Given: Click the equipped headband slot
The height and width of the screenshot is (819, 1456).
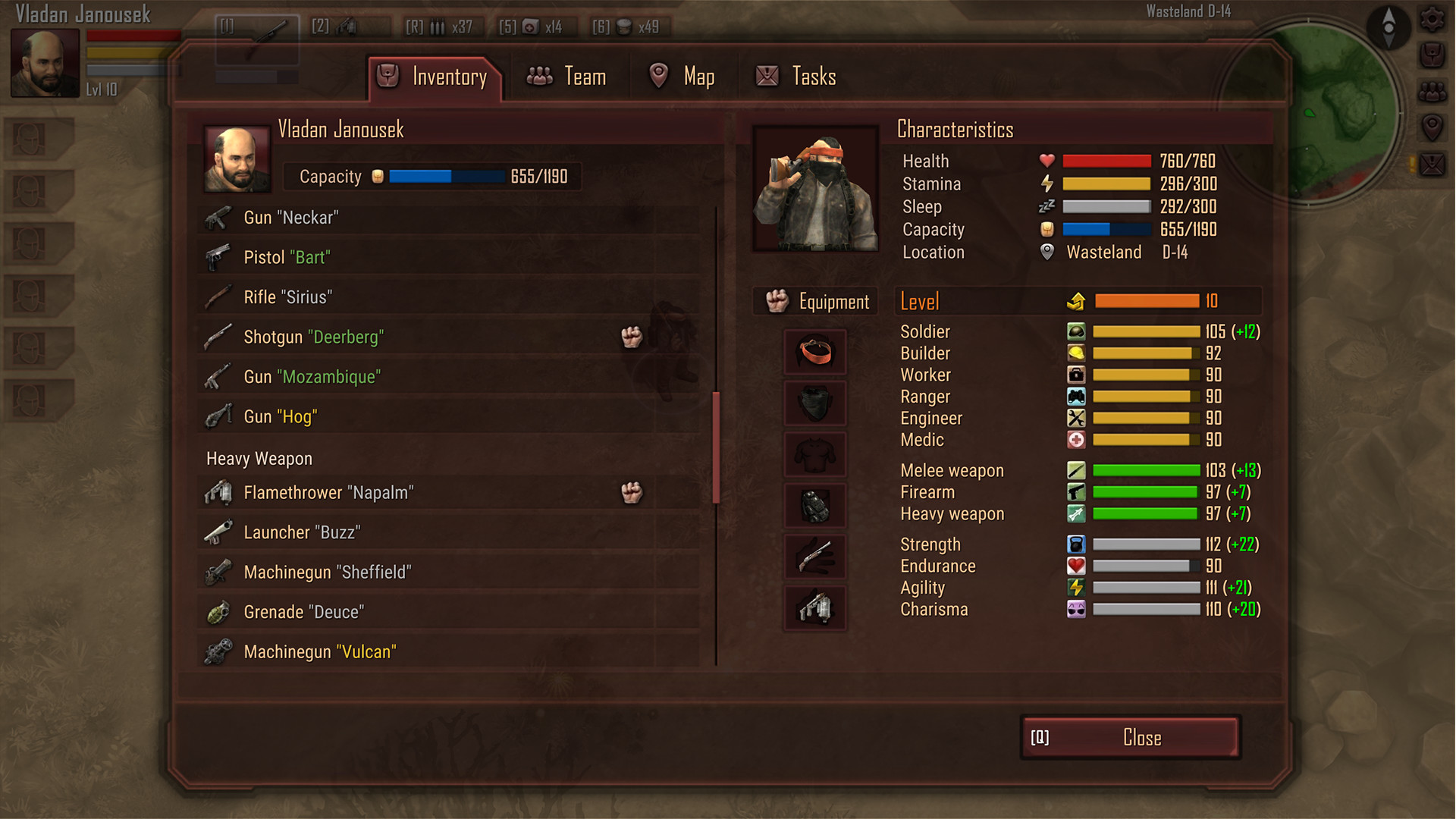Looking at the screenshot, I should click(x=814, y=352).
